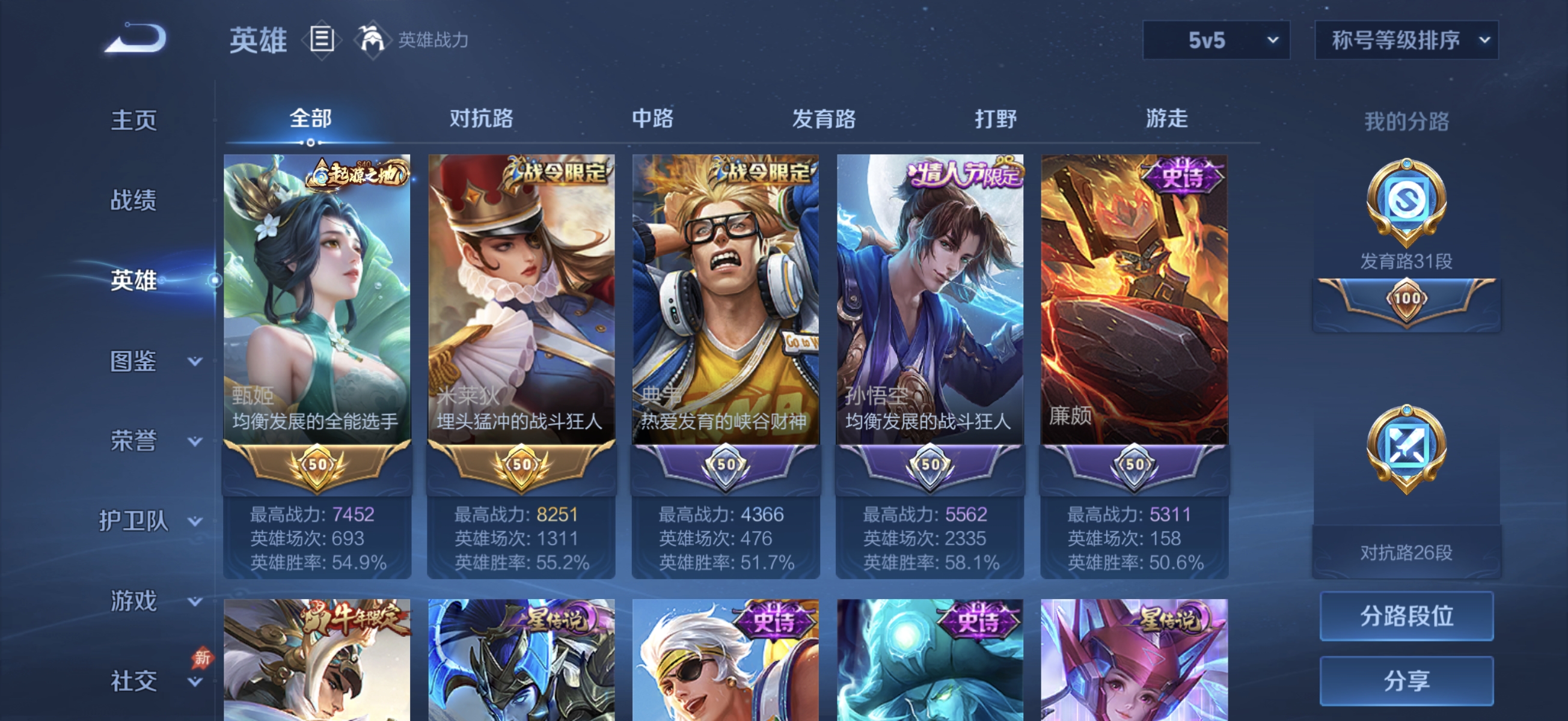The width and height of the screenshot is (1568, 721).
Task: Open 英雄战力 via its helmet icon
Action: click(x=372, y=40)
